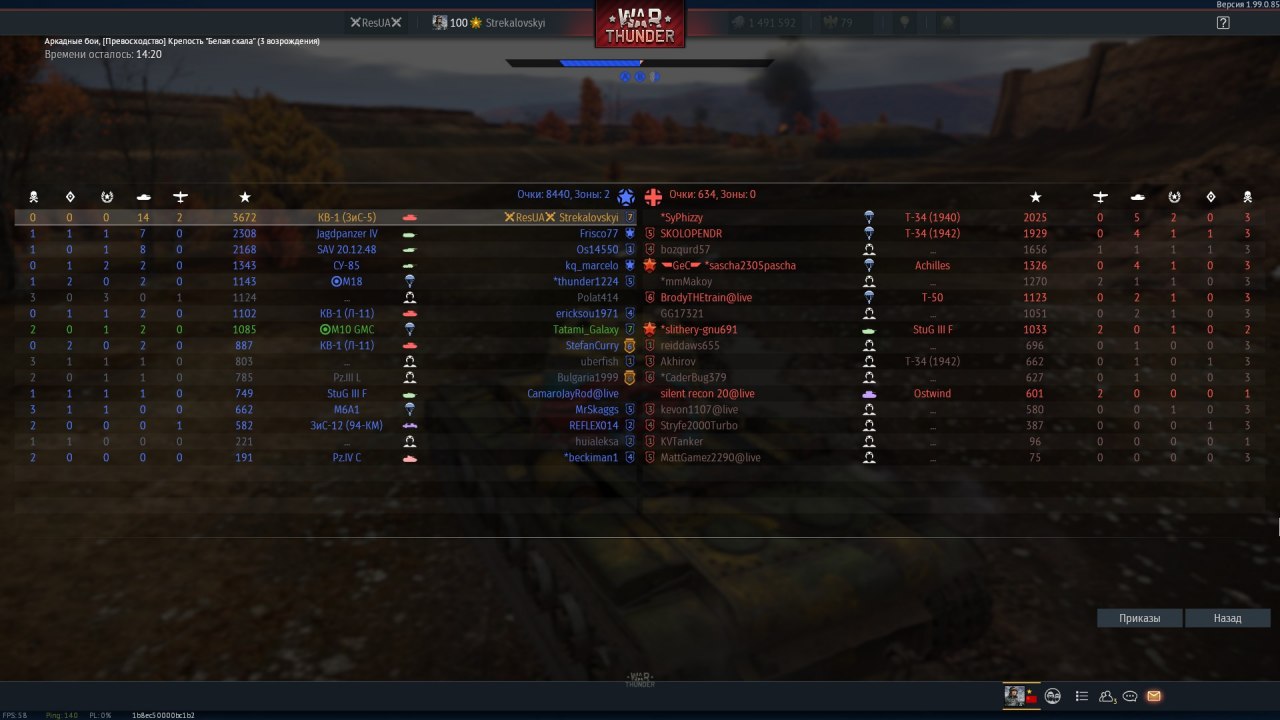The height and width of the screenshot is (720, 1280).
Task: Open the chat speech bubble icon
Action: click(x=1130, y=696)
